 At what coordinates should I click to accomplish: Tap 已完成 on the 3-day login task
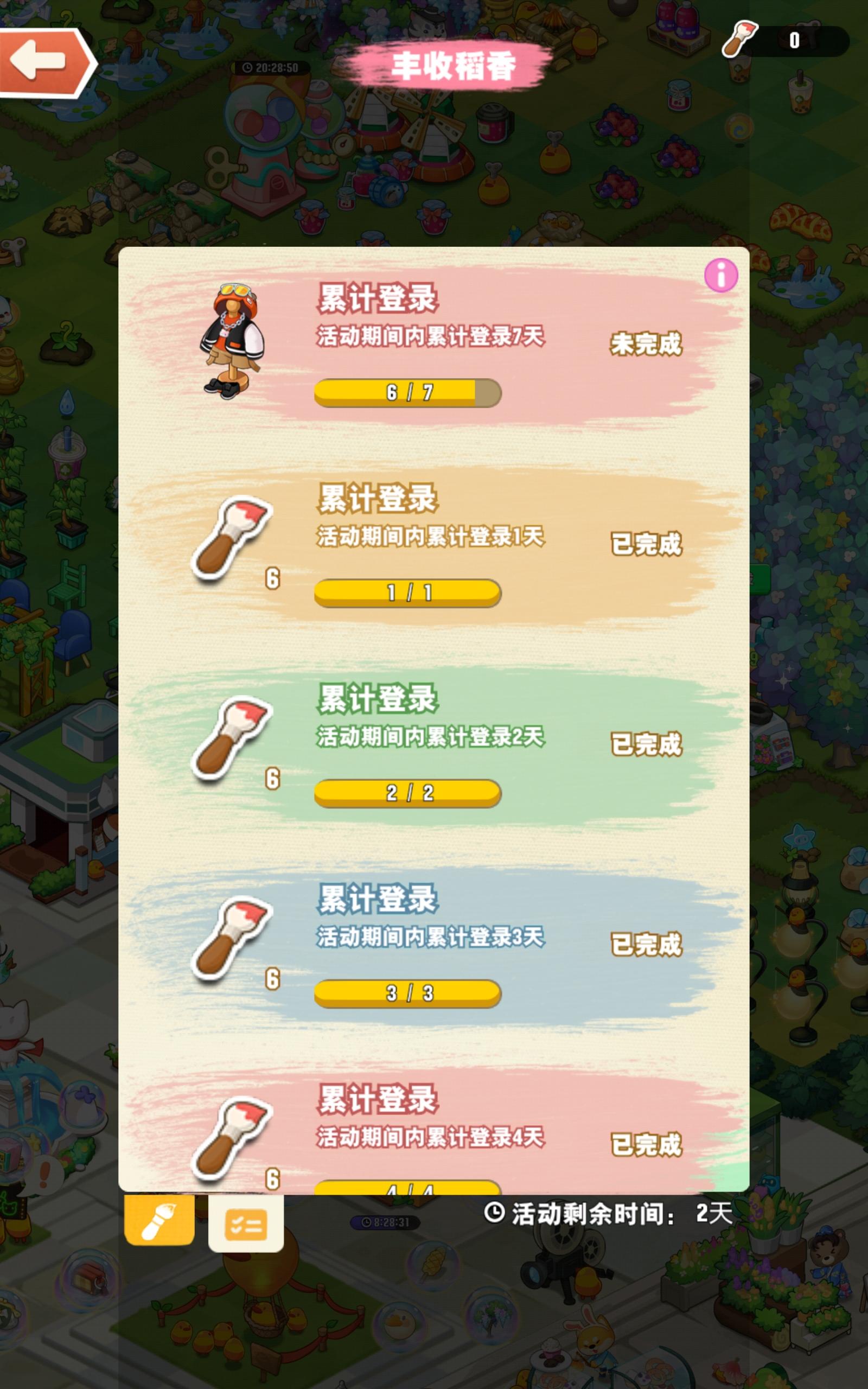click(647, 946)
